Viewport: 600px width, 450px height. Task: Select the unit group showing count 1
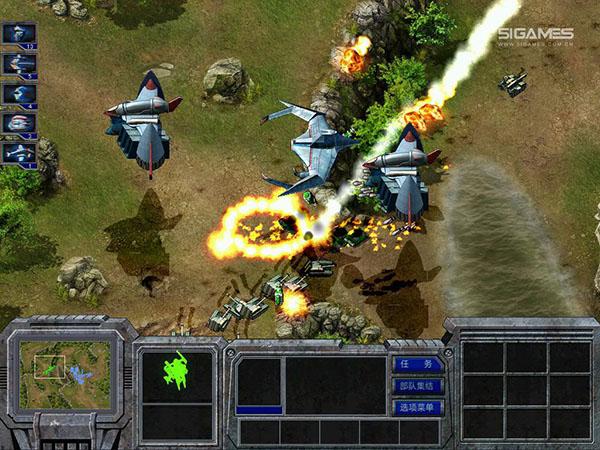point(19,154)
